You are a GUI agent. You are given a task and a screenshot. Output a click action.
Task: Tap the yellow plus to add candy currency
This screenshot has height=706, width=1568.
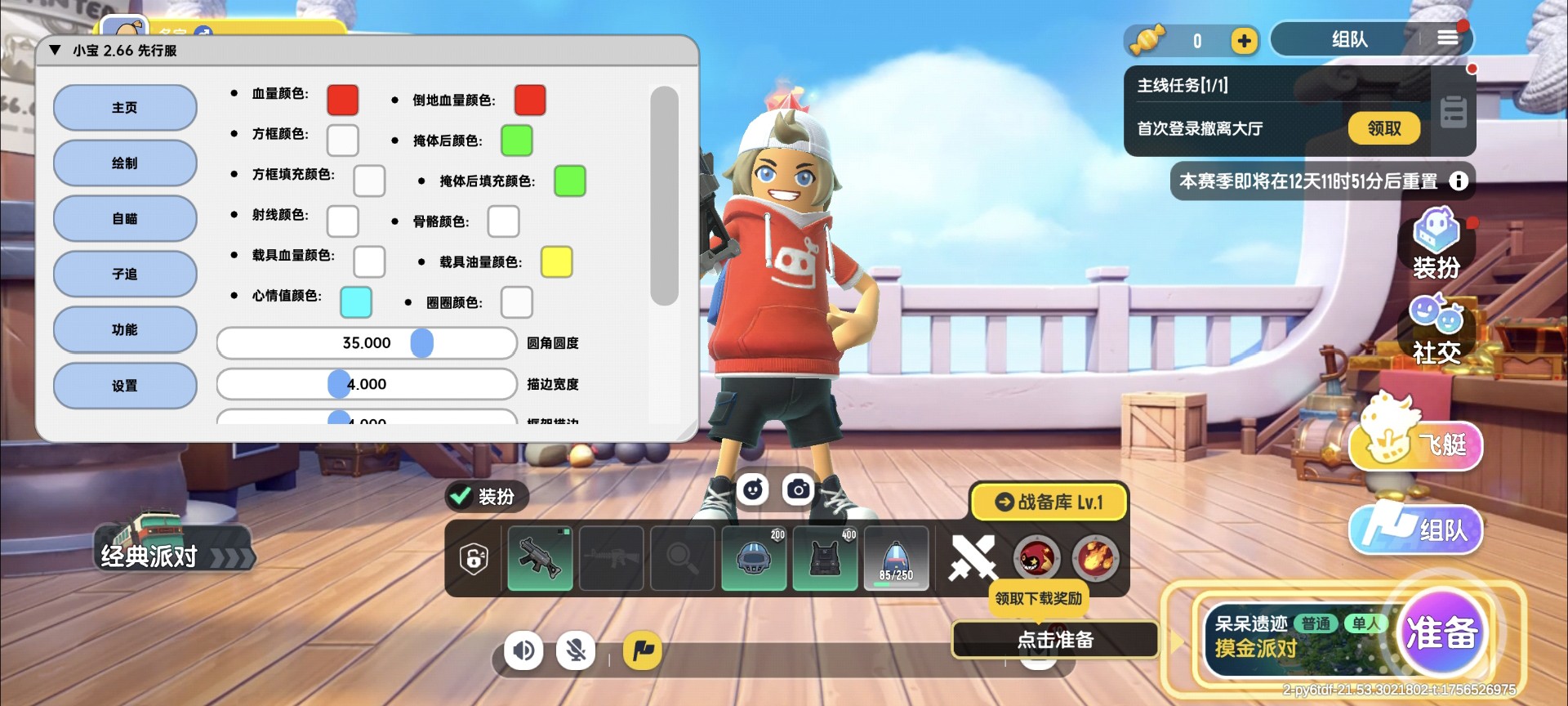[x=1243, y=41]
